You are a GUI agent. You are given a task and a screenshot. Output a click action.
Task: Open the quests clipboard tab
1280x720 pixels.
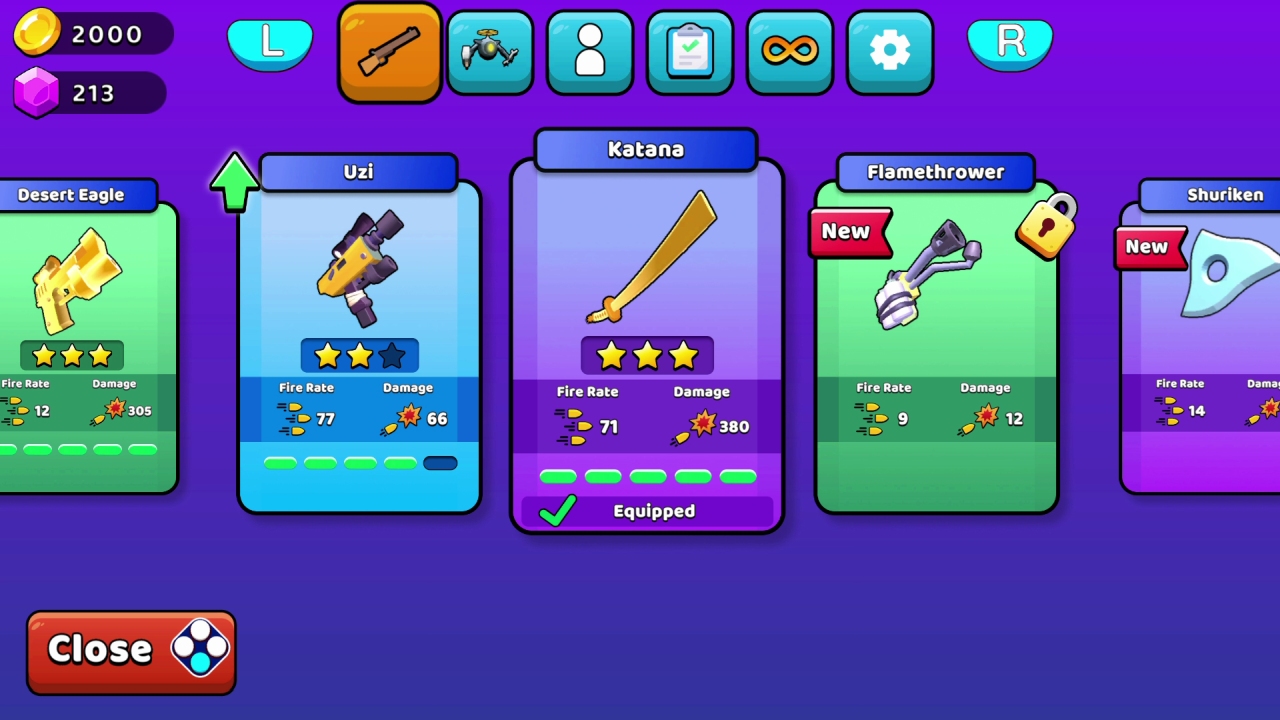(689, 52)
